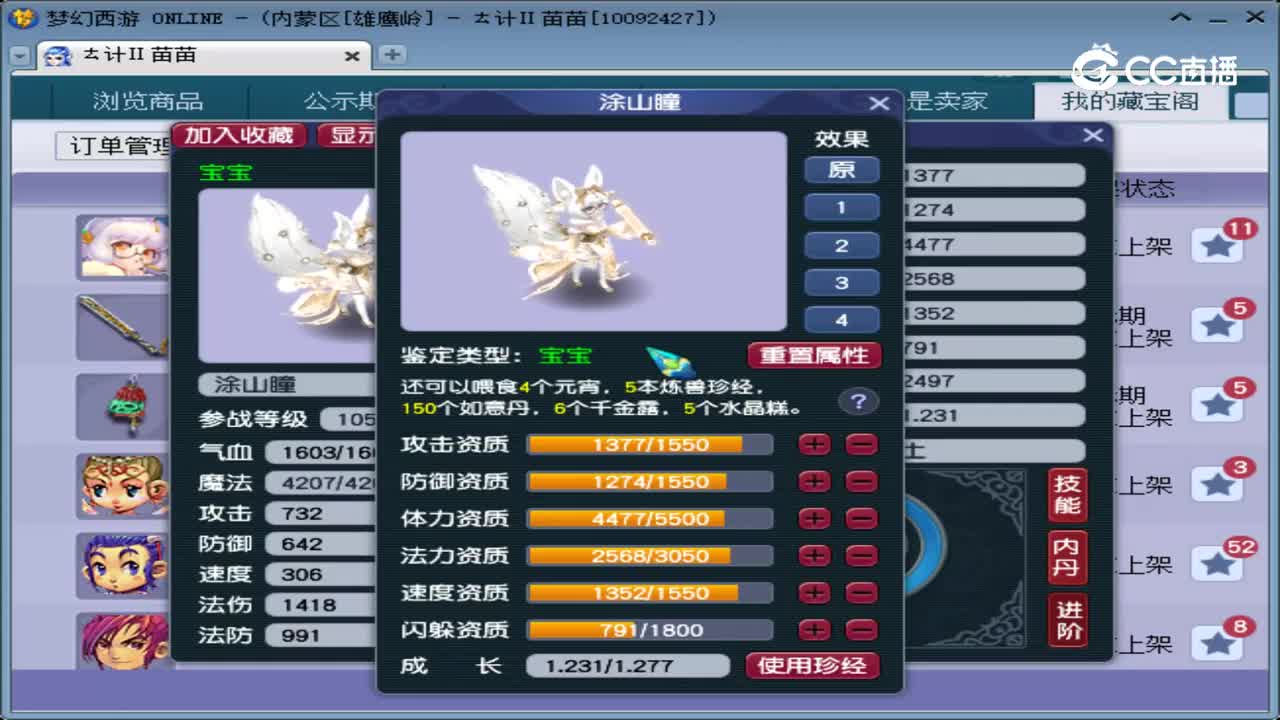Select the sword item icon in the sidebar
Viewport: 1280px width, 720px height.
point(122,327)
